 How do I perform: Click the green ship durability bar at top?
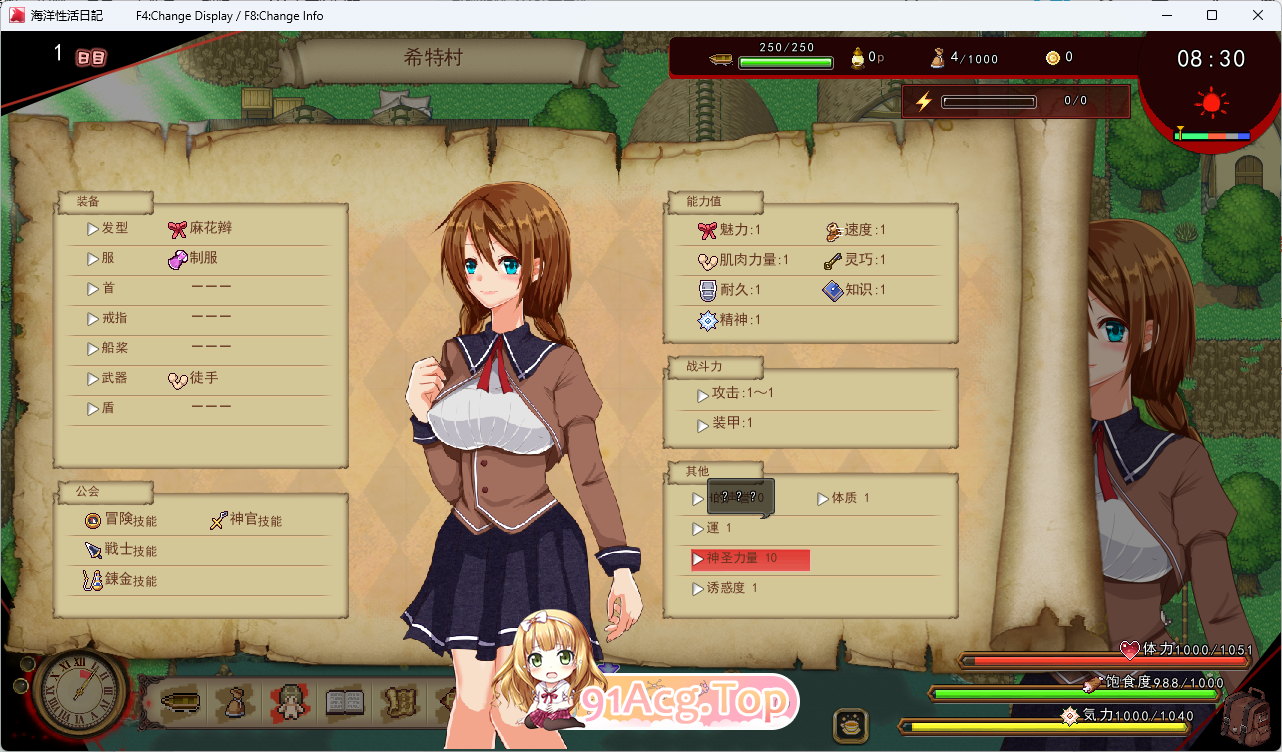coord(786,60)
